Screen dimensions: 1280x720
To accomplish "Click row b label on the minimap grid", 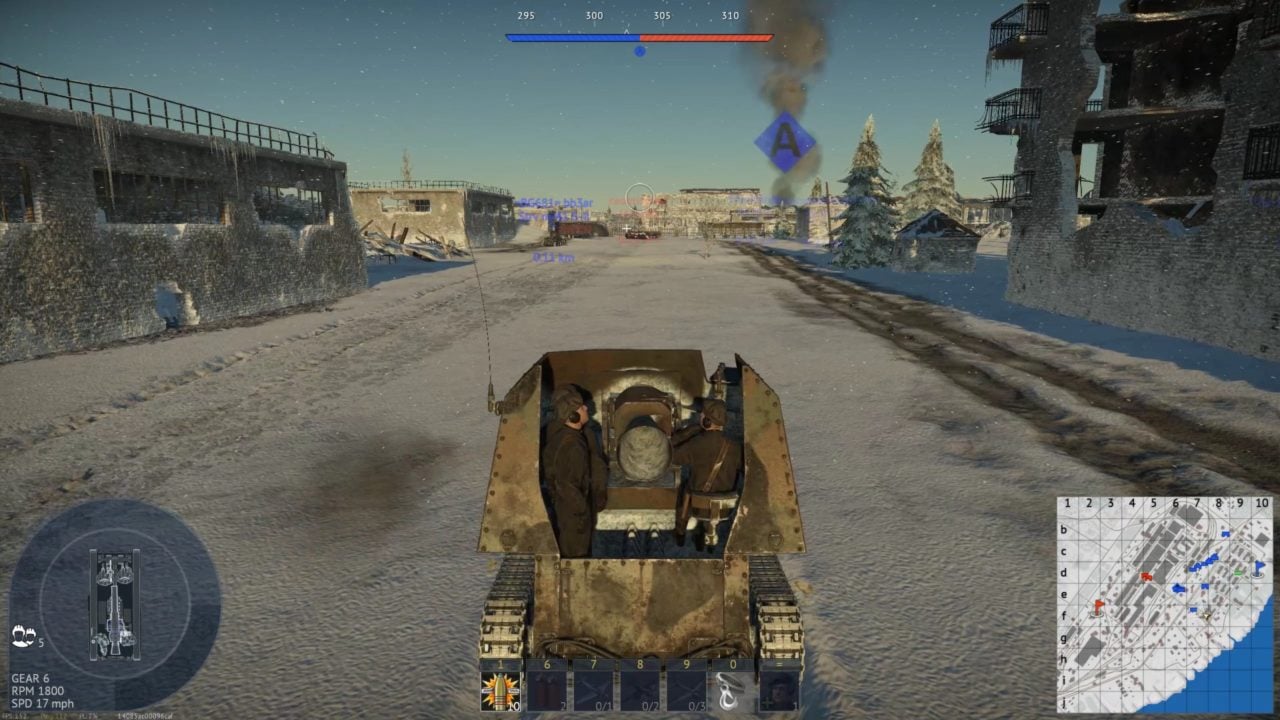I will point(1063,530).
